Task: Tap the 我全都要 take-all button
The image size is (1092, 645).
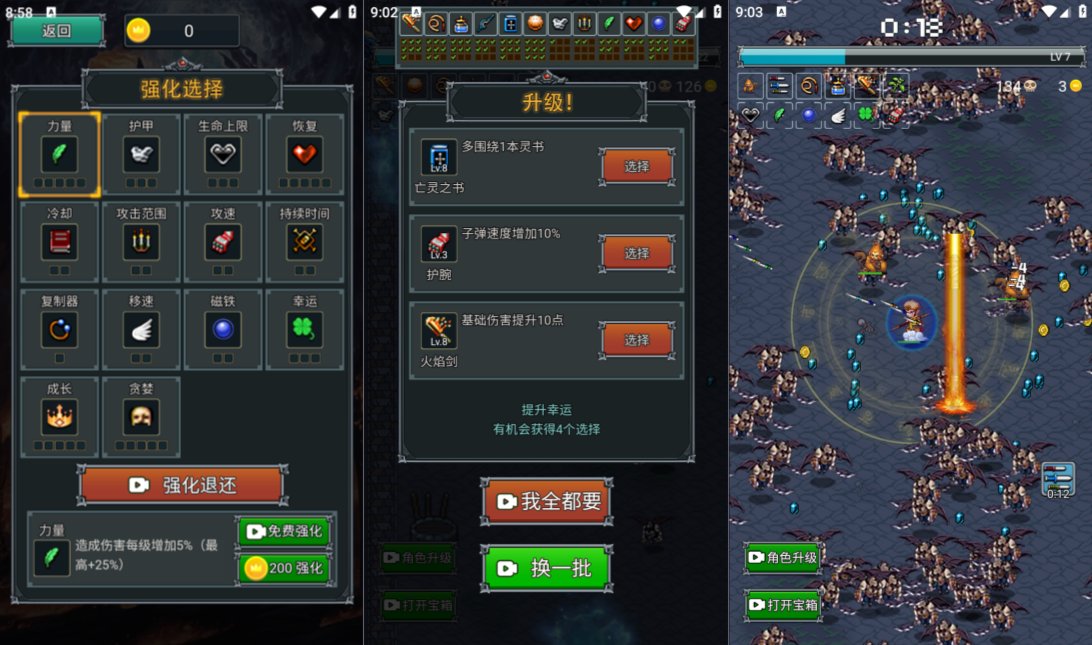Action: [x=547, y=501]
